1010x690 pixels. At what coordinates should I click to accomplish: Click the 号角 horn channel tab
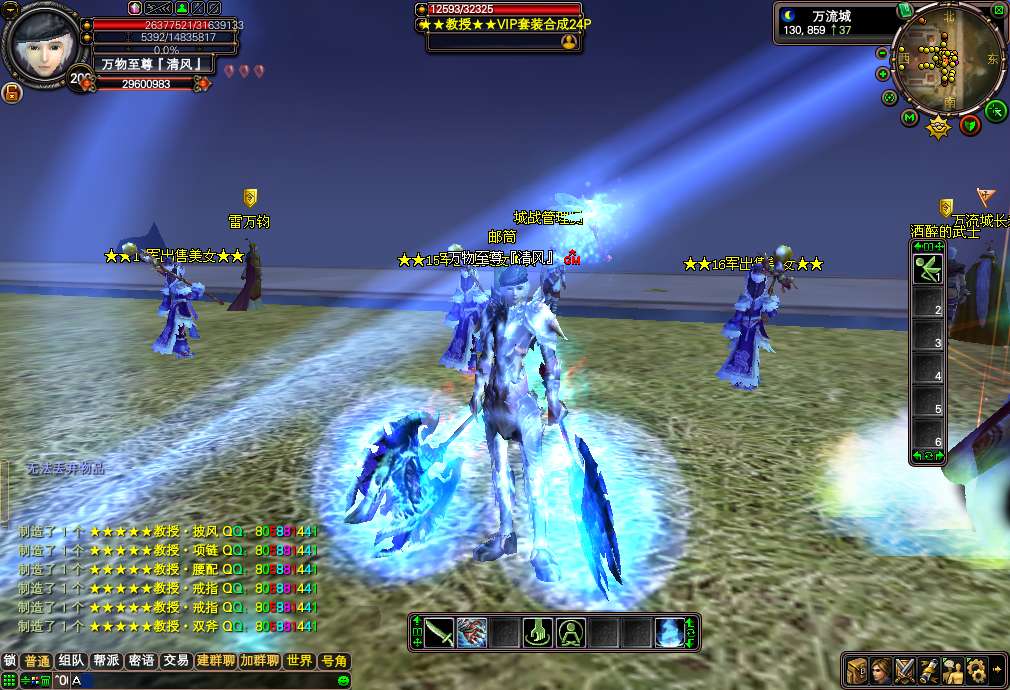click(333, 661)
